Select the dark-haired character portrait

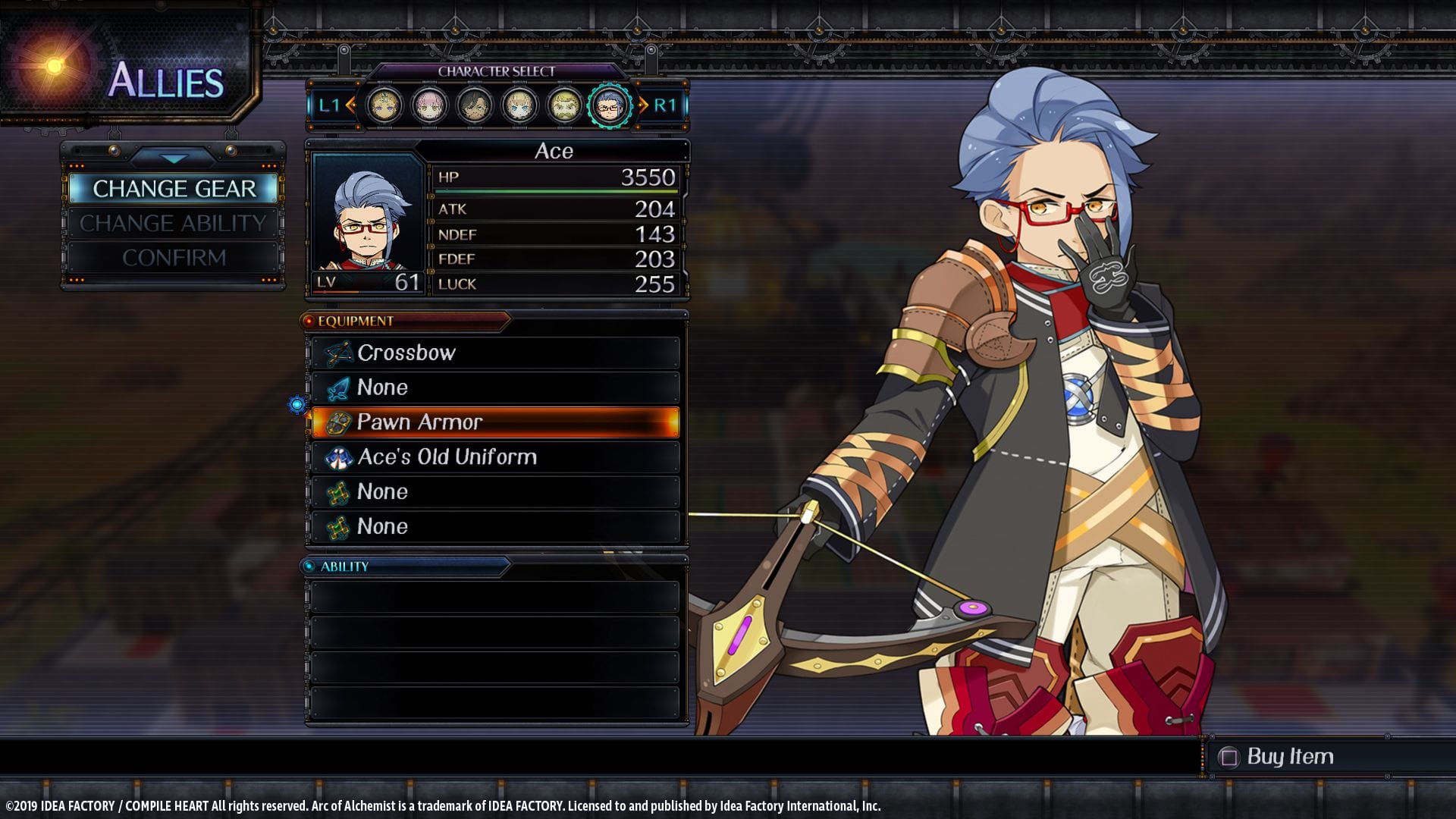click(475, 105)
